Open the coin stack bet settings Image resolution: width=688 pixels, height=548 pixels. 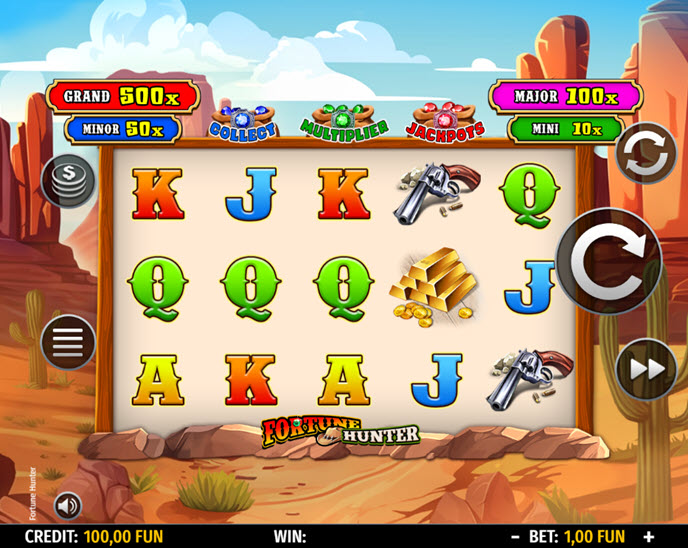pos(68,181)
